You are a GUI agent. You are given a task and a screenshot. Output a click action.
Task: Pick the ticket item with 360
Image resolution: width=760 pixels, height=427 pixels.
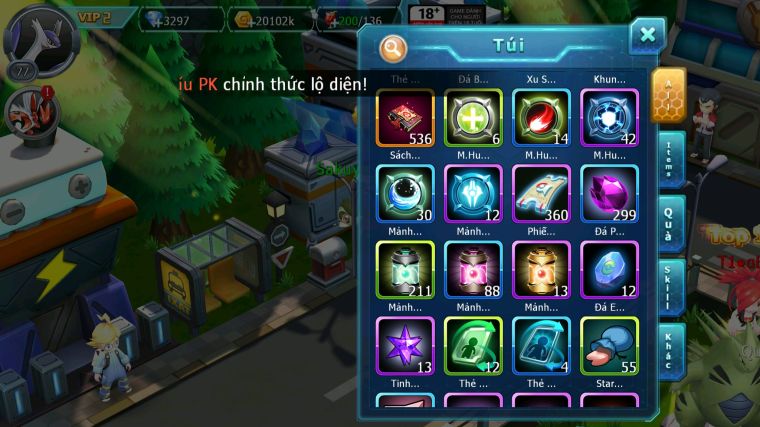(541, 193)
